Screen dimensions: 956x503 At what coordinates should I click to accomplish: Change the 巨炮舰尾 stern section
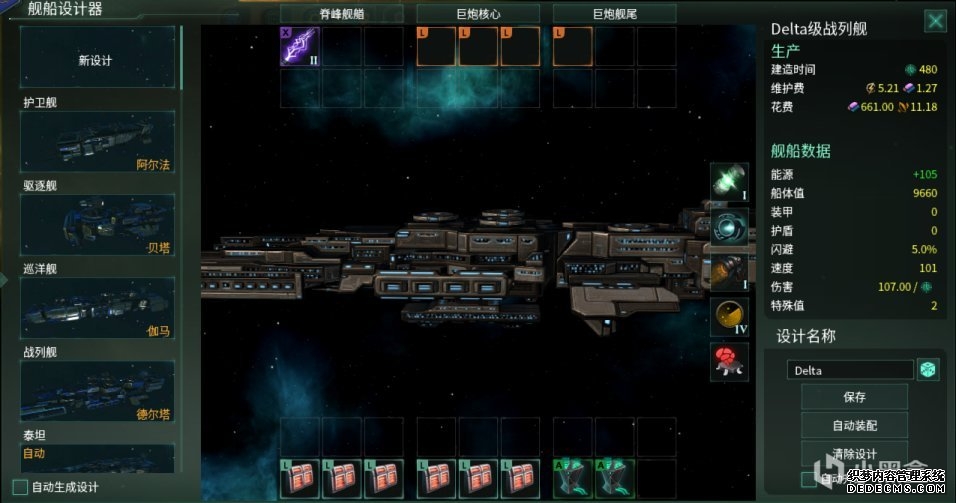pos(613,14)
